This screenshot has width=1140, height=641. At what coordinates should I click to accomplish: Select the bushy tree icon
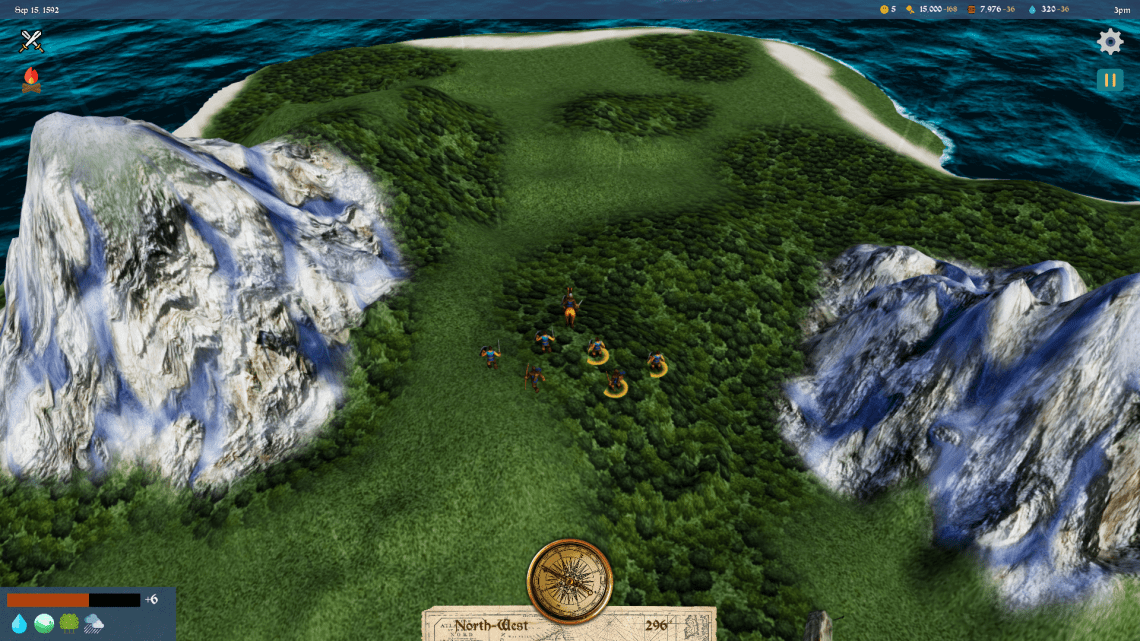[x=69, y=624]
